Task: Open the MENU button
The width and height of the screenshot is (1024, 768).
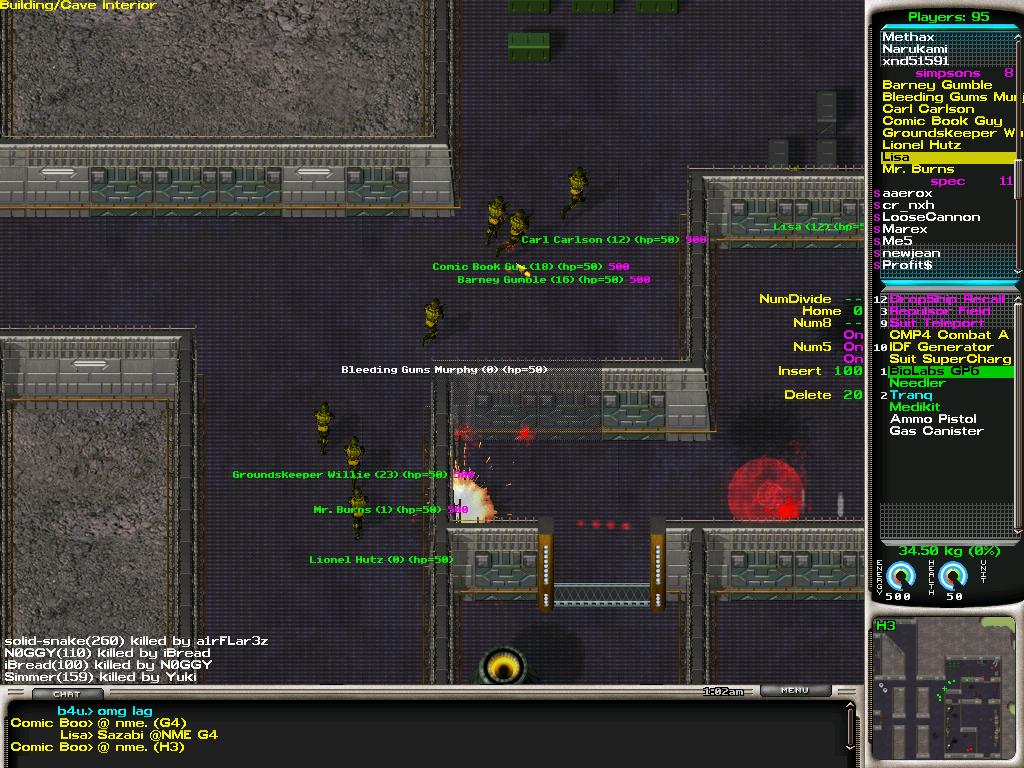Action: coord(794,690)
